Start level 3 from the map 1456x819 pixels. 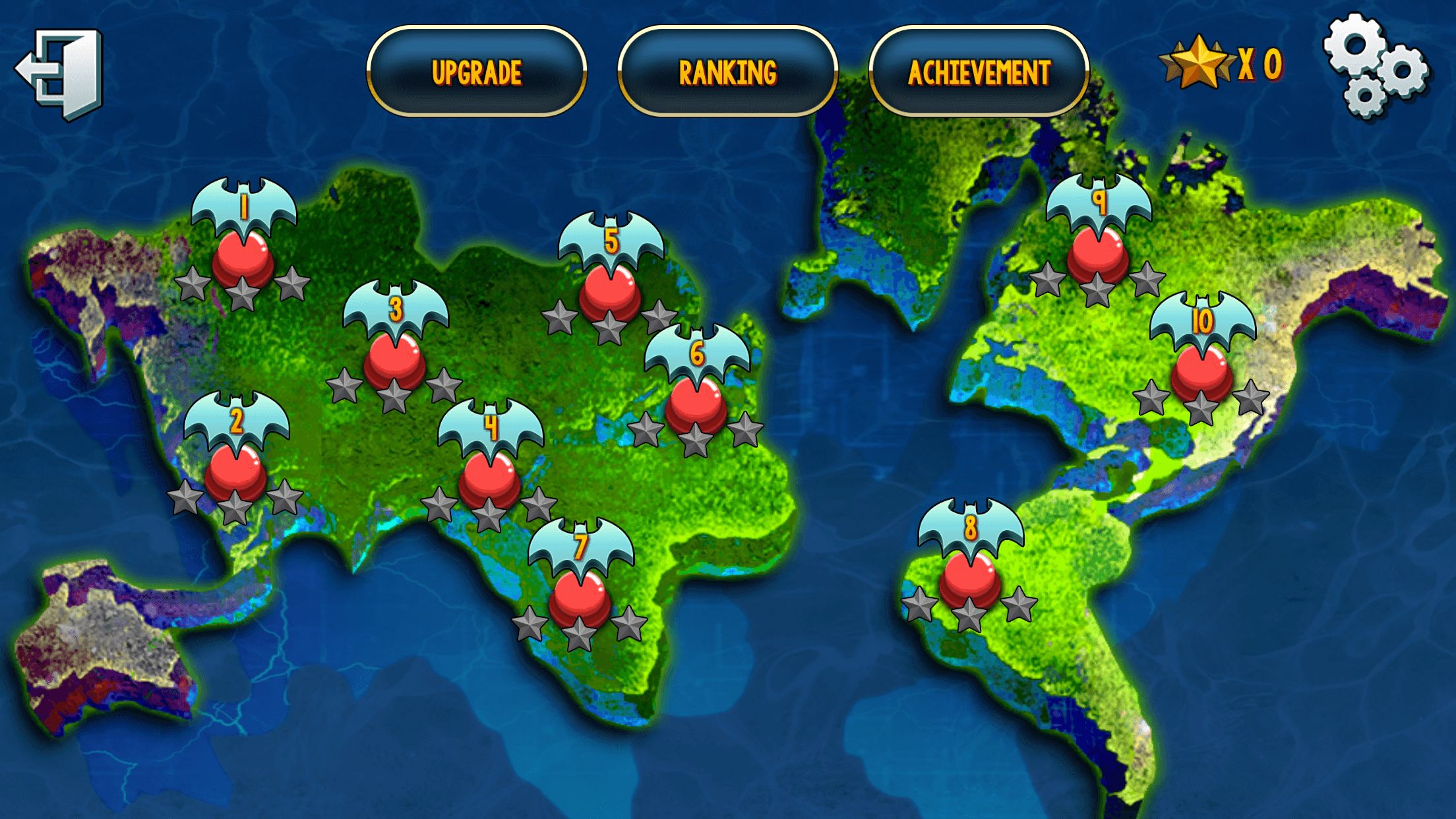point(394,361)
